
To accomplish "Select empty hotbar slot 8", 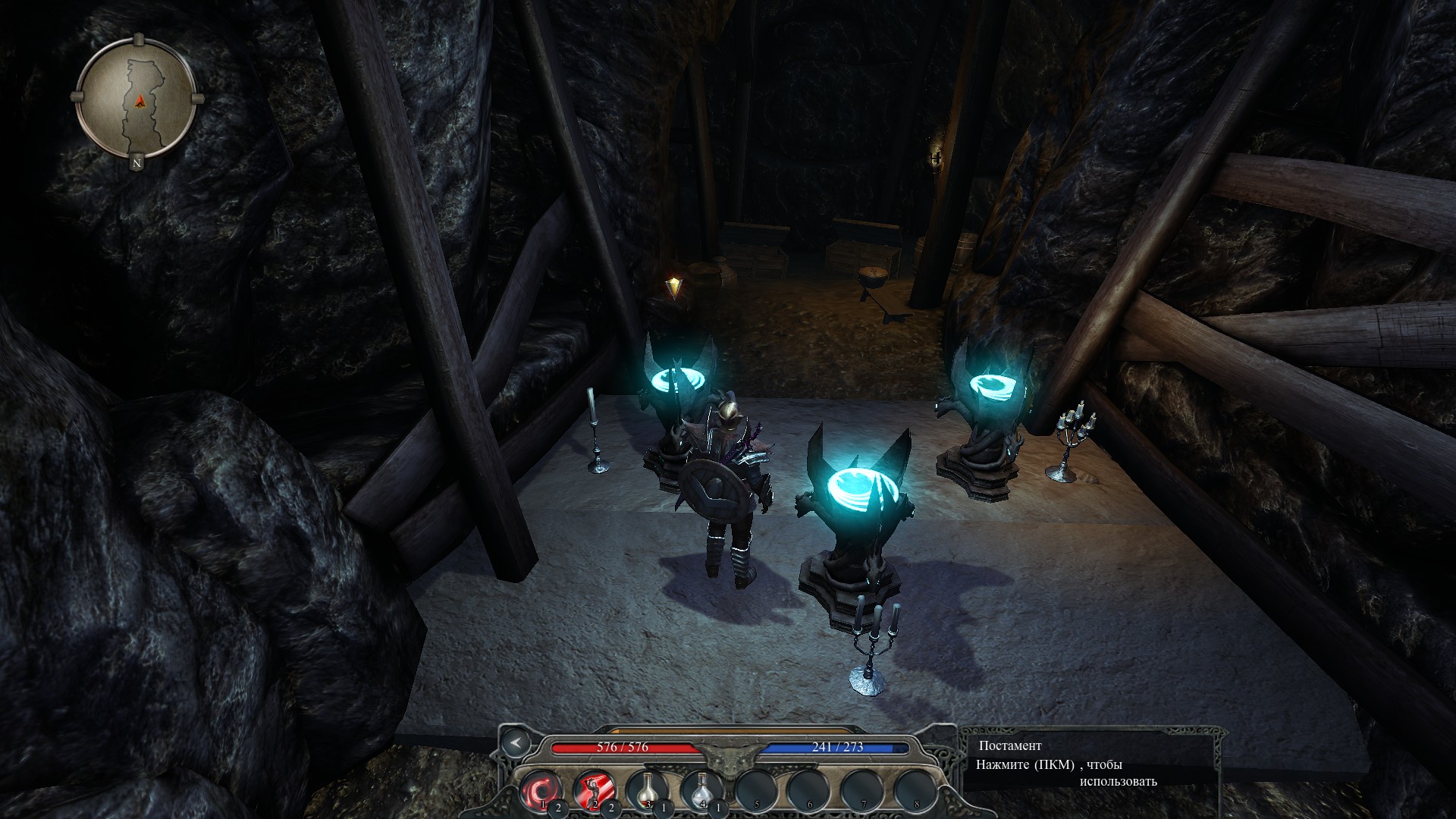I will [x=915, y=789].
